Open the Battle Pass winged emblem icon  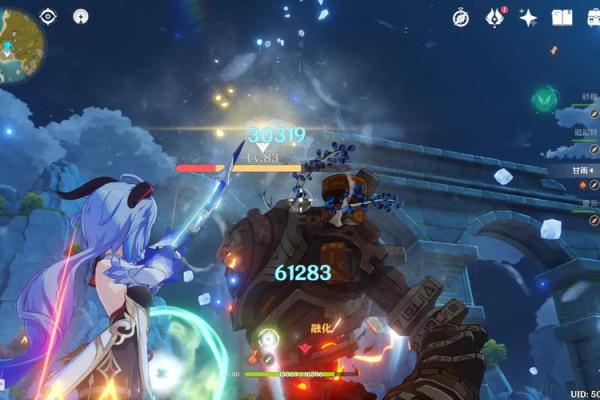[495, 17]
